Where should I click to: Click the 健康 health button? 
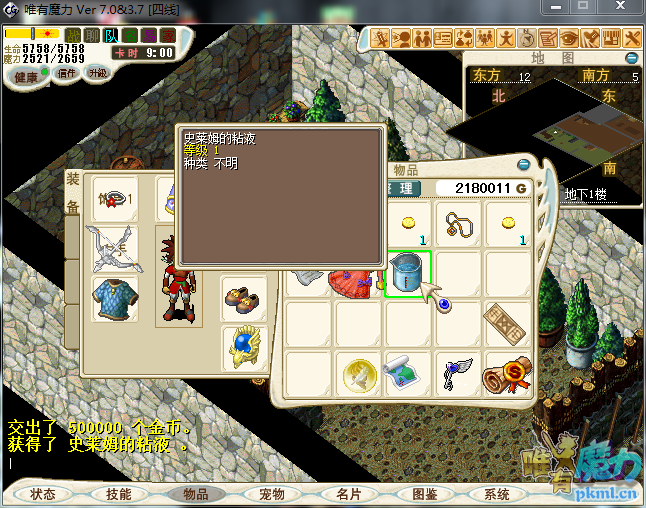[x=28, y=76]
